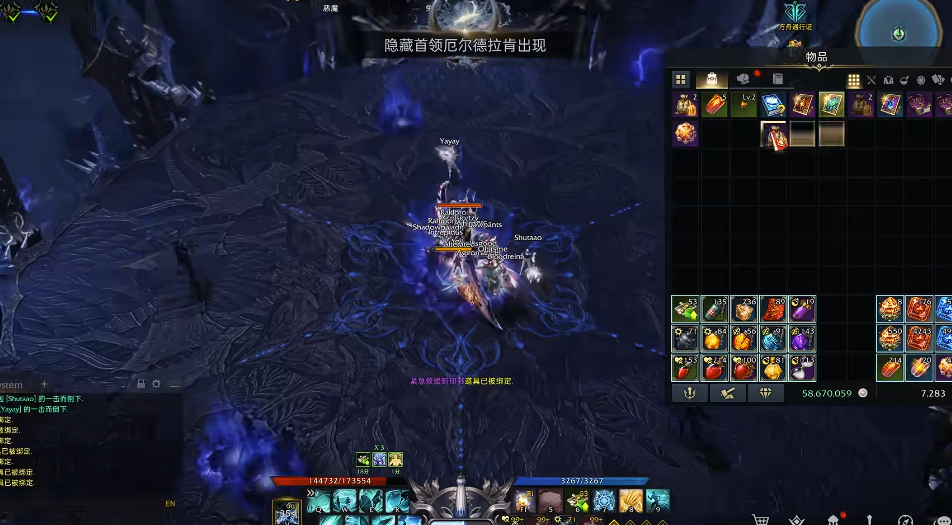The width and height of the screenshot is (952, 525).
Task: Click the orange gem in second inventory row
Action: [686, 134]
